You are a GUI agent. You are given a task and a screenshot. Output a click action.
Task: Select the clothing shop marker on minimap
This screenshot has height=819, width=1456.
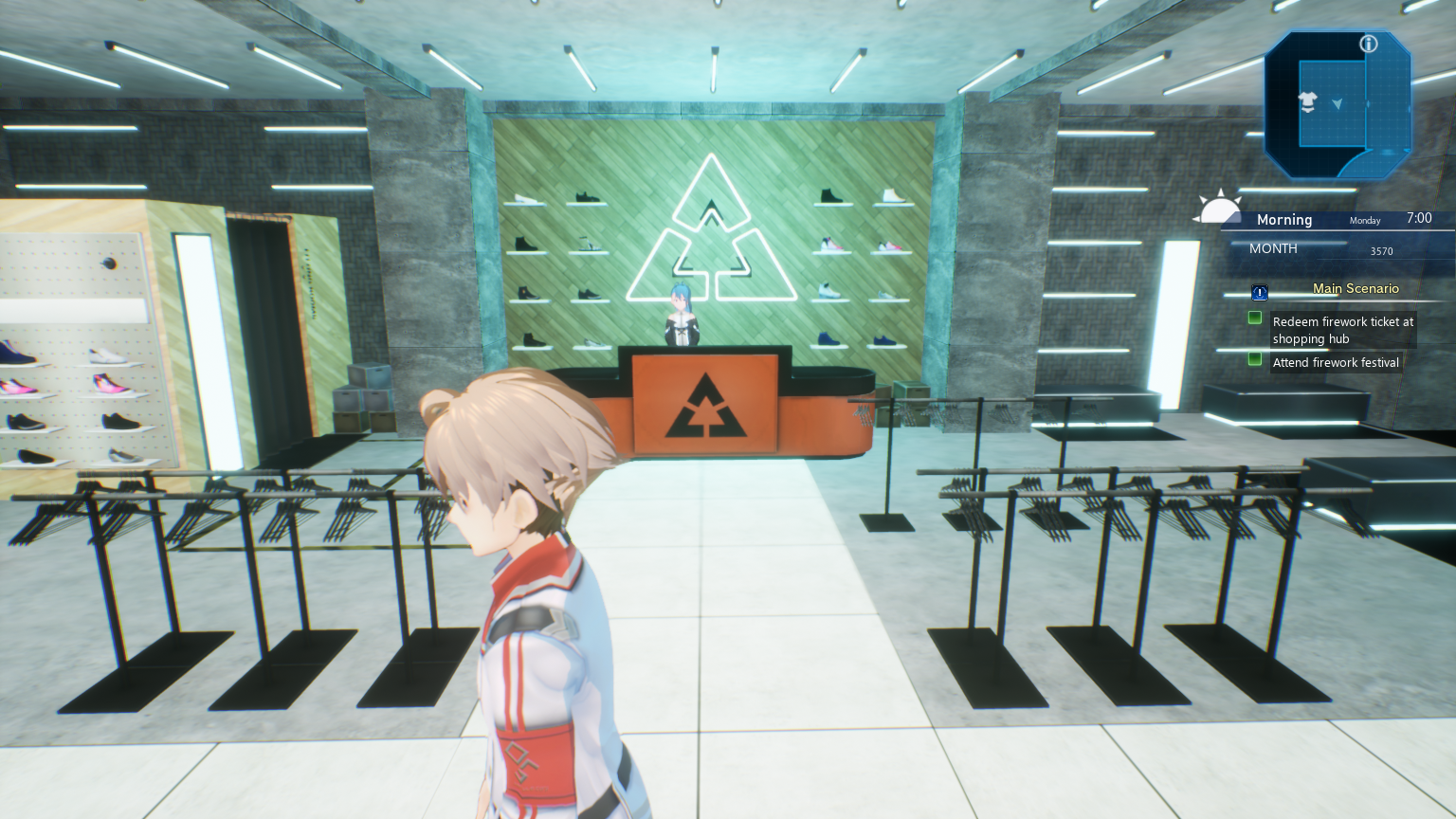(1308, 101)
